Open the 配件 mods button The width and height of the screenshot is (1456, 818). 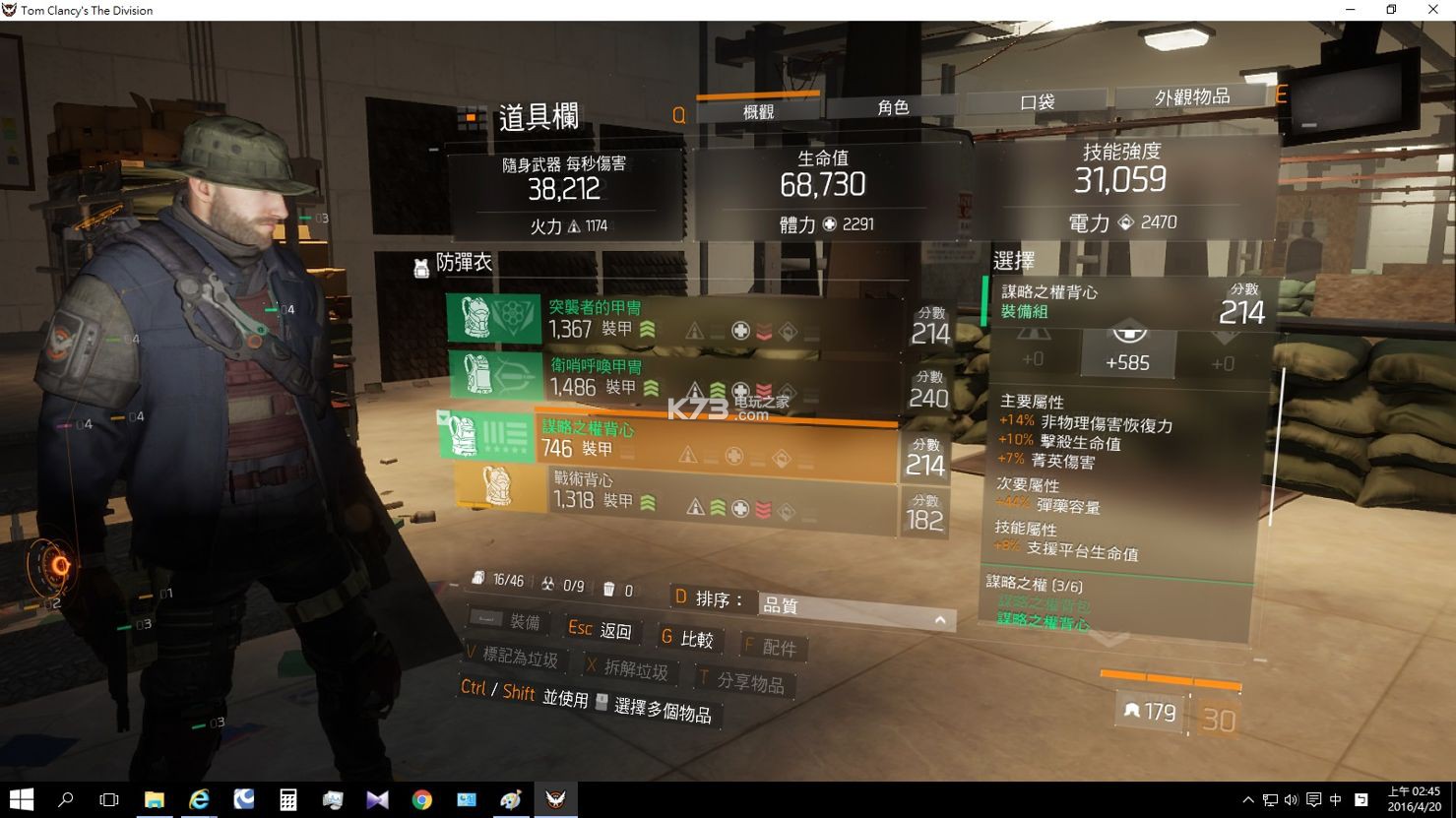click(771, 647)
